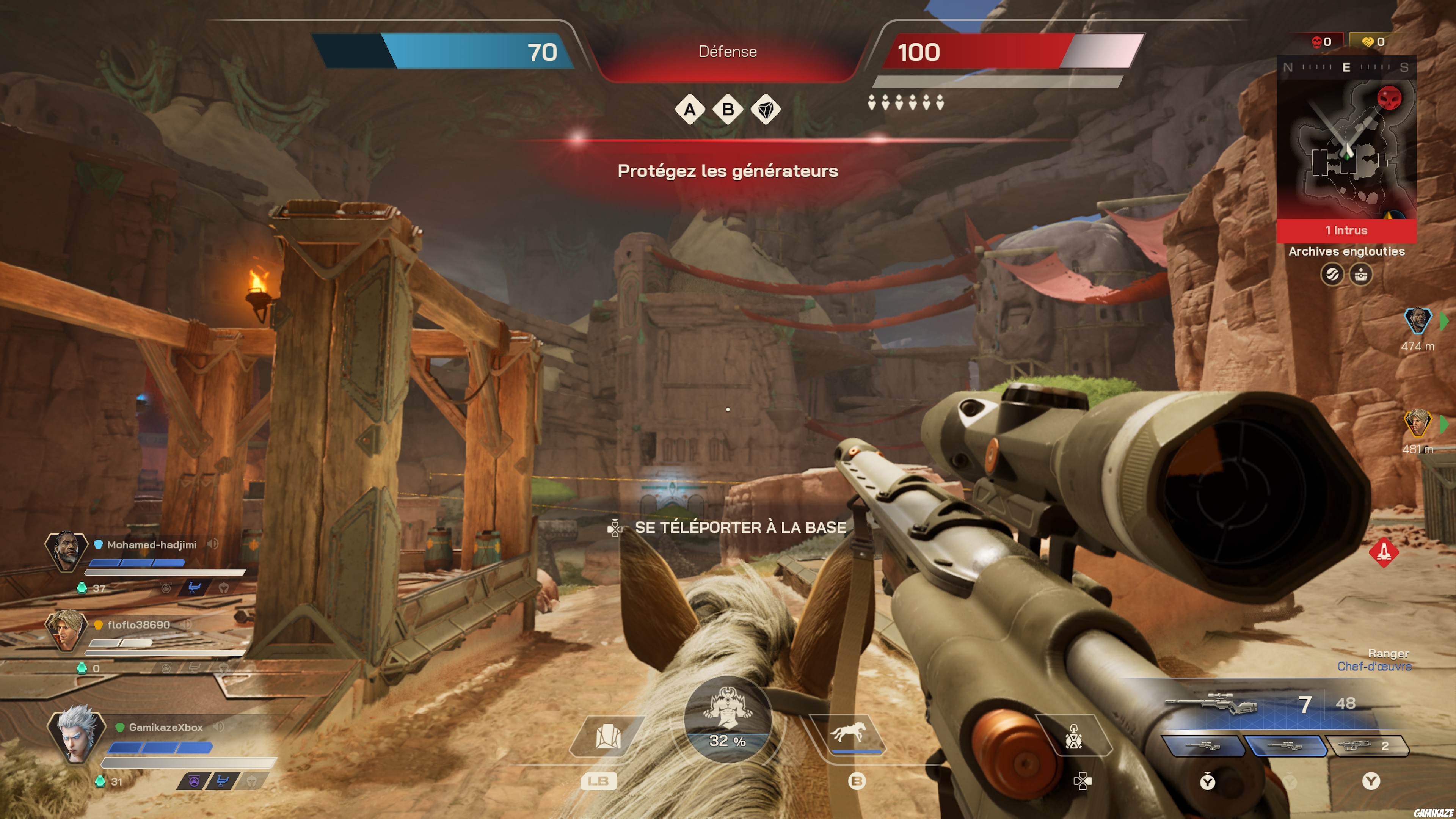This screenshot has height=819, width=1456.
Task: Click the red '1 Intrus' alert banner
Action: point(1346,230)
